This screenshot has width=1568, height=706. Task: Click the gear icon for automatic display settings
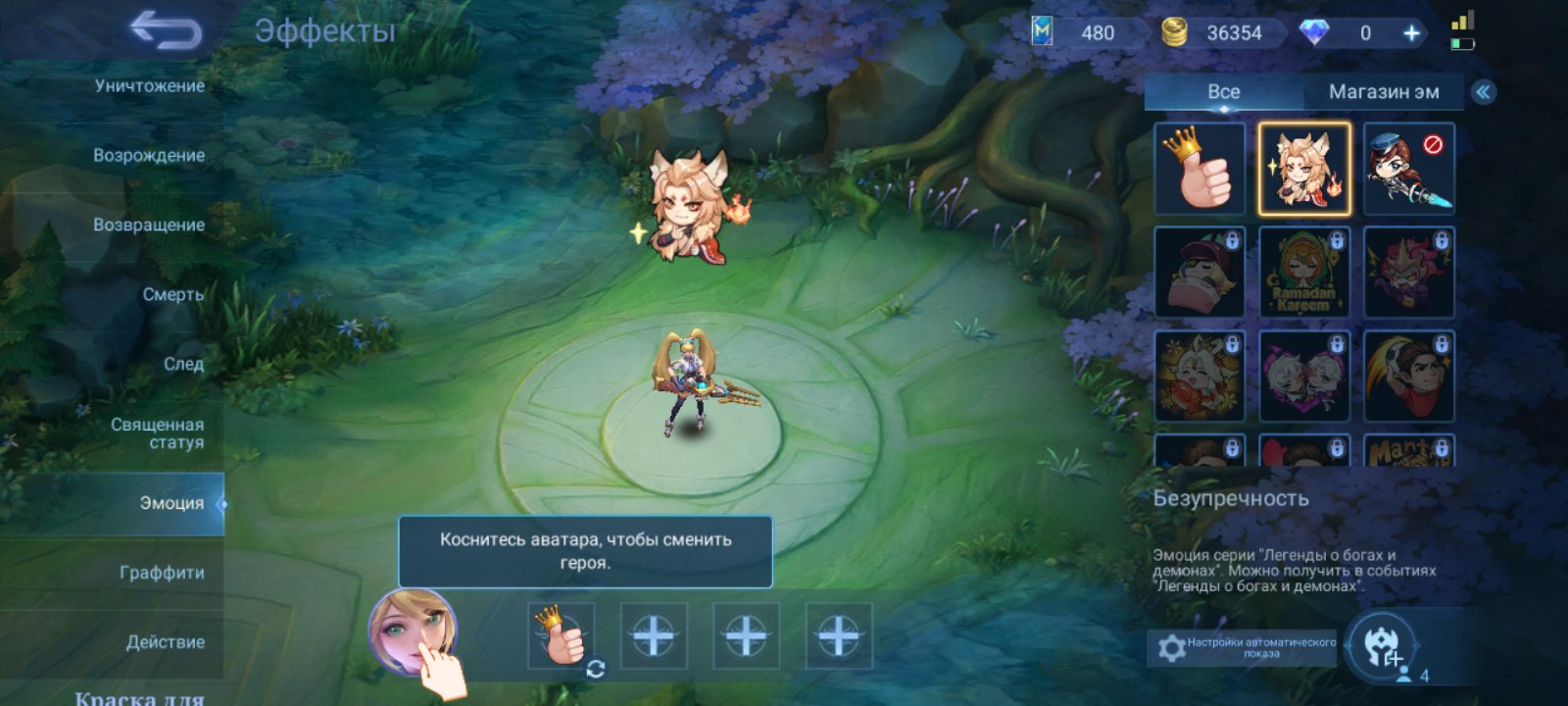point(1170,644)
